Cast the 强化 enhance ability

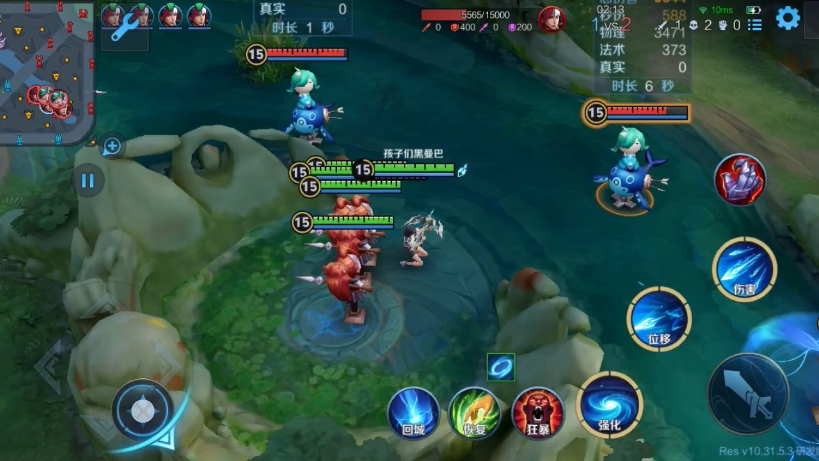tap(609, 404)
